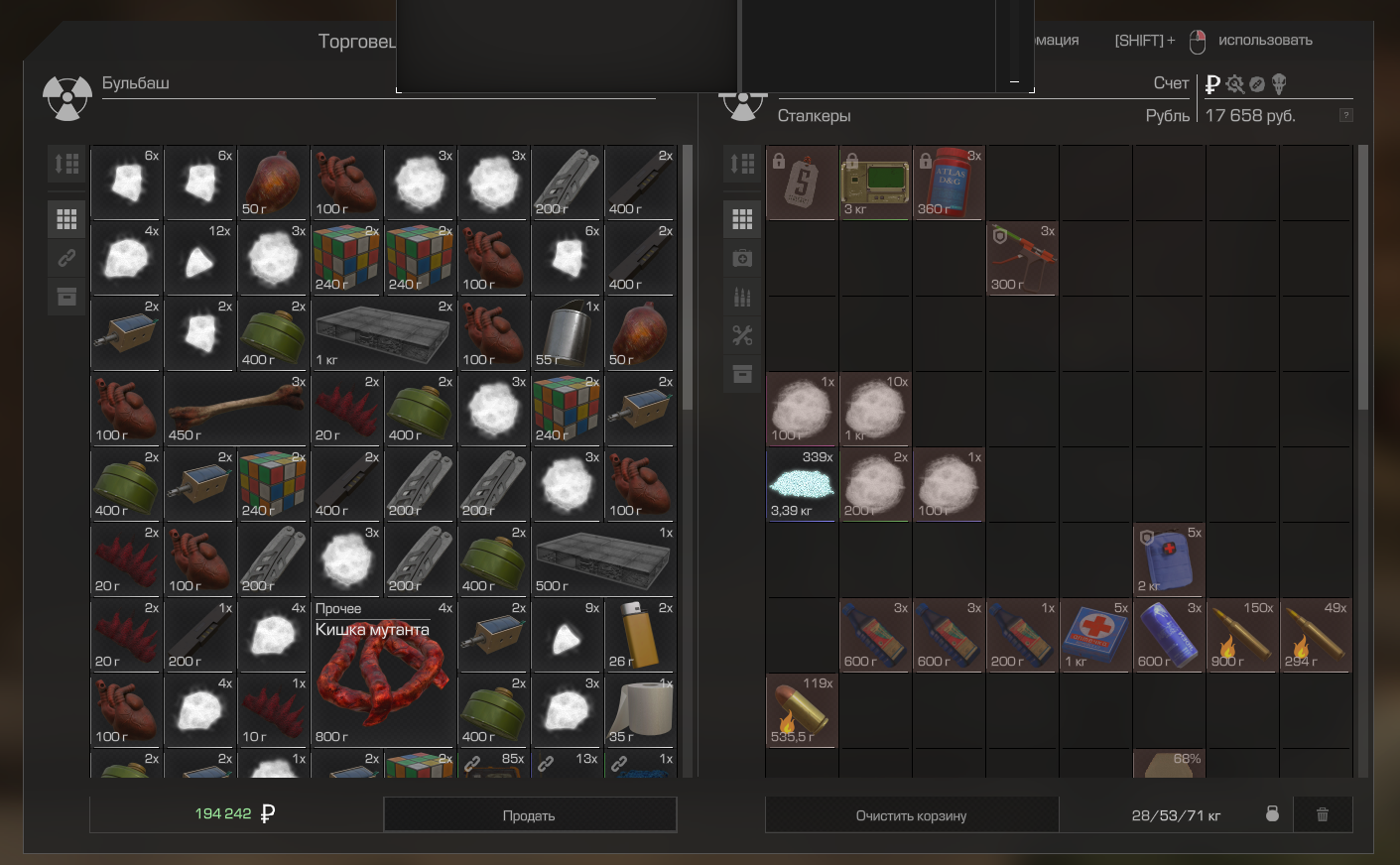Select the Atlas D&G can

949,183
